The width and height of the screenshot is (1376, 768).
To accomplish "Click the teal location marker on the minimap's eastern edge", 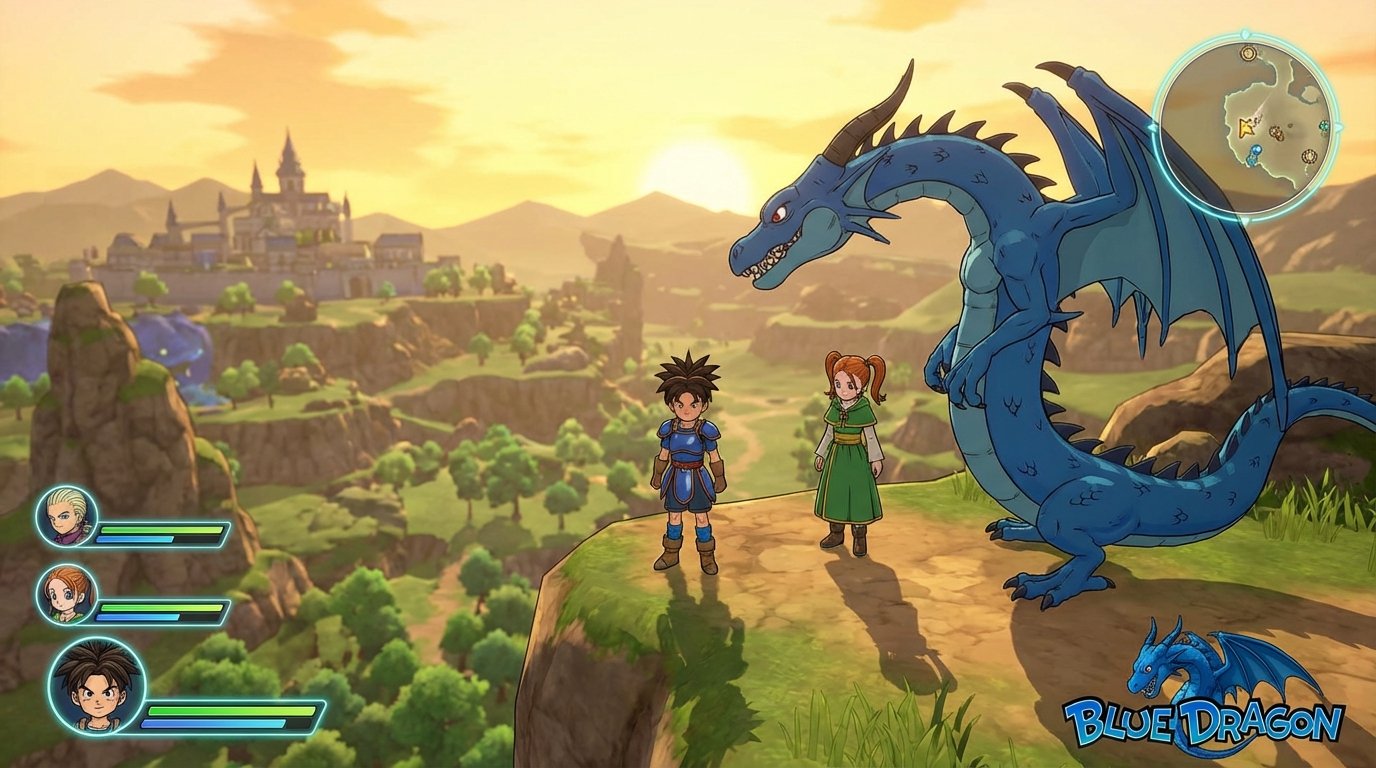I will 1323,125.
